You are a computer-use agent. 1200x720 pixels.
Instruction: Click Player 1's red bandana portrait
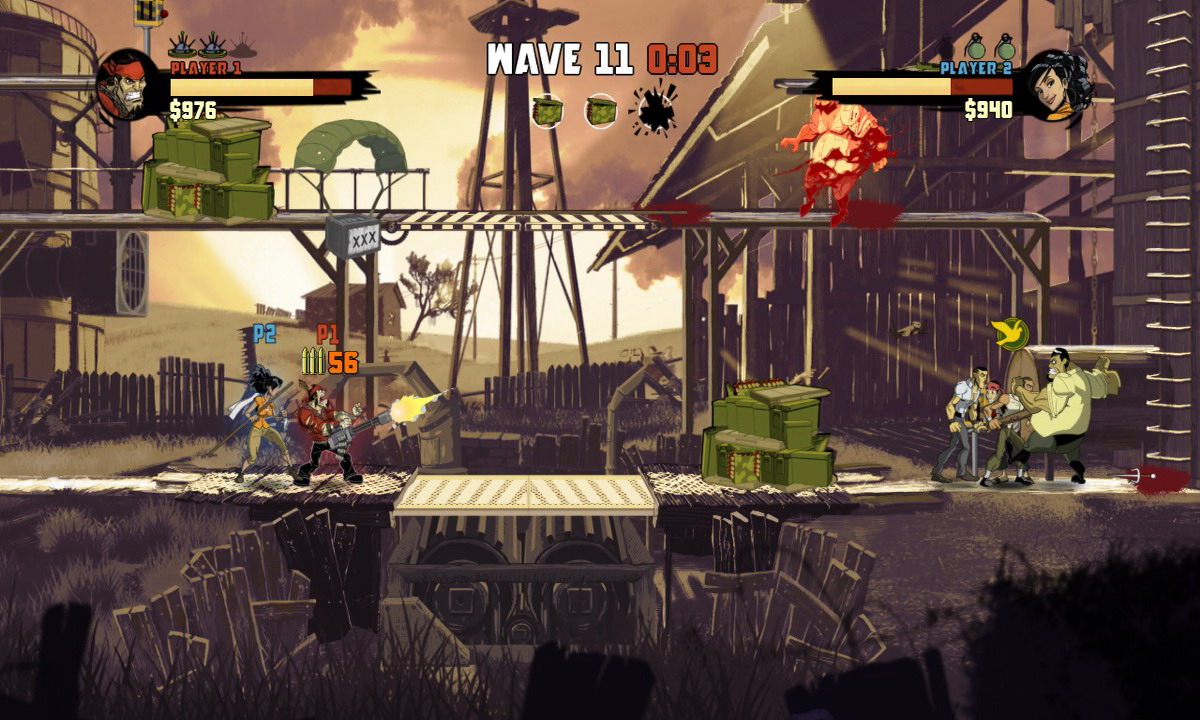point(128,85)
